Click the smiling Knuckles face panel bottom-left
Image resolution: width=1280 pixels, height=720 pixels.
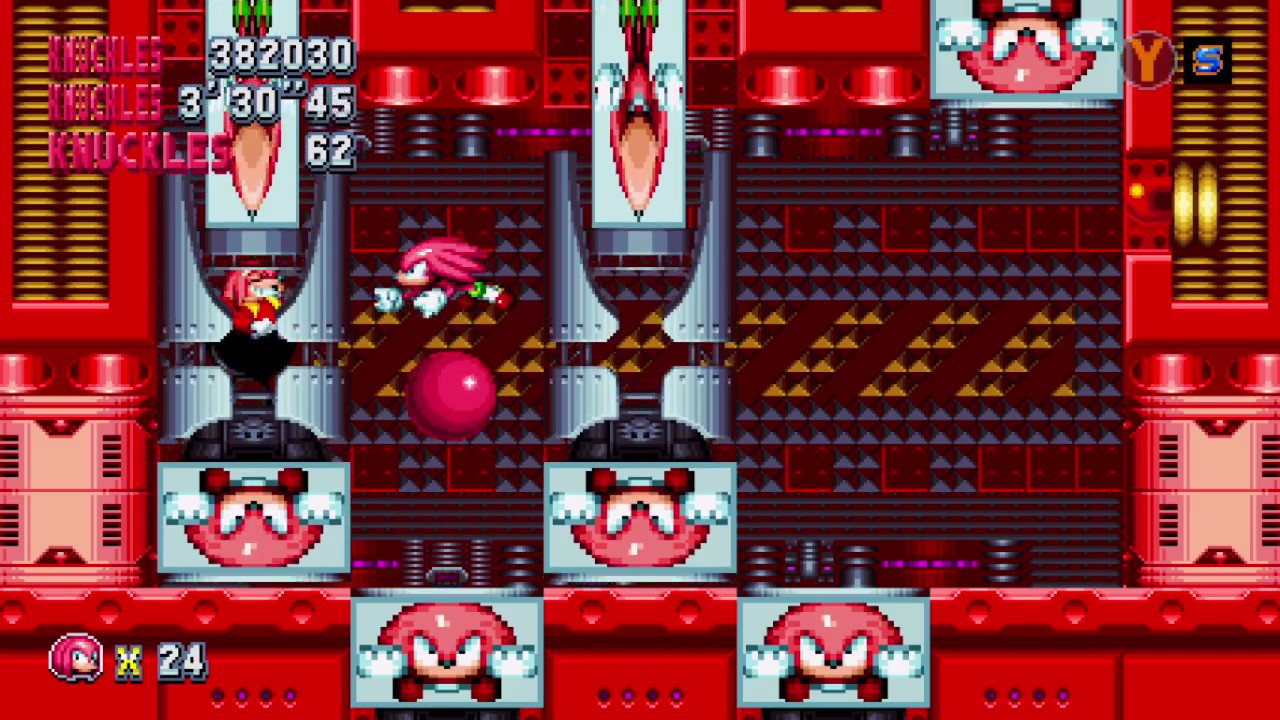click(x=253, y=515)
